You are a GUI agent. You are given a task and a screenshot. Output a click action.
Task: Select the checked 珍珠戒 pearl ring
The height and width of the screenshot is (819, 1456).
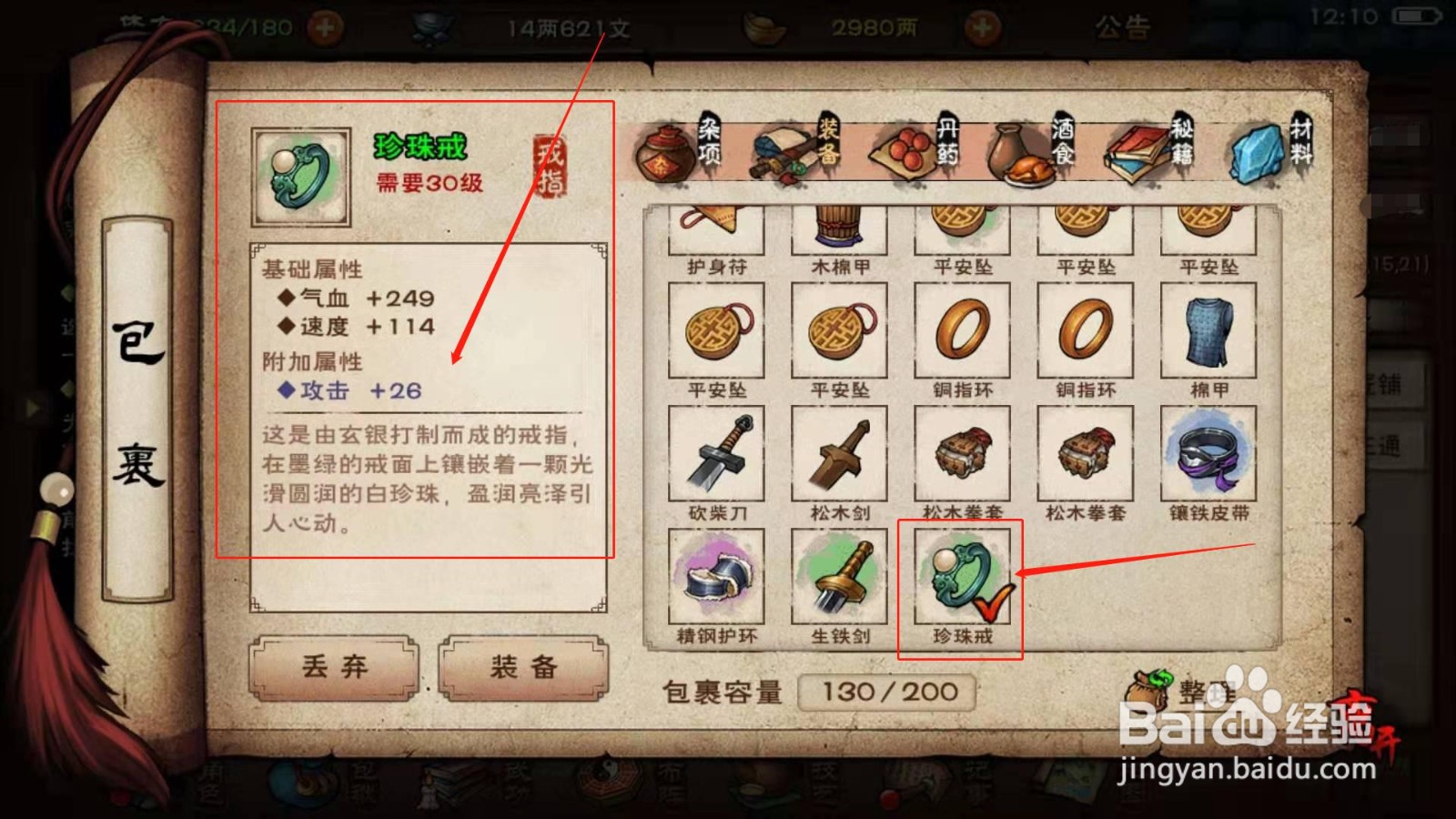(x=955, y=578)
